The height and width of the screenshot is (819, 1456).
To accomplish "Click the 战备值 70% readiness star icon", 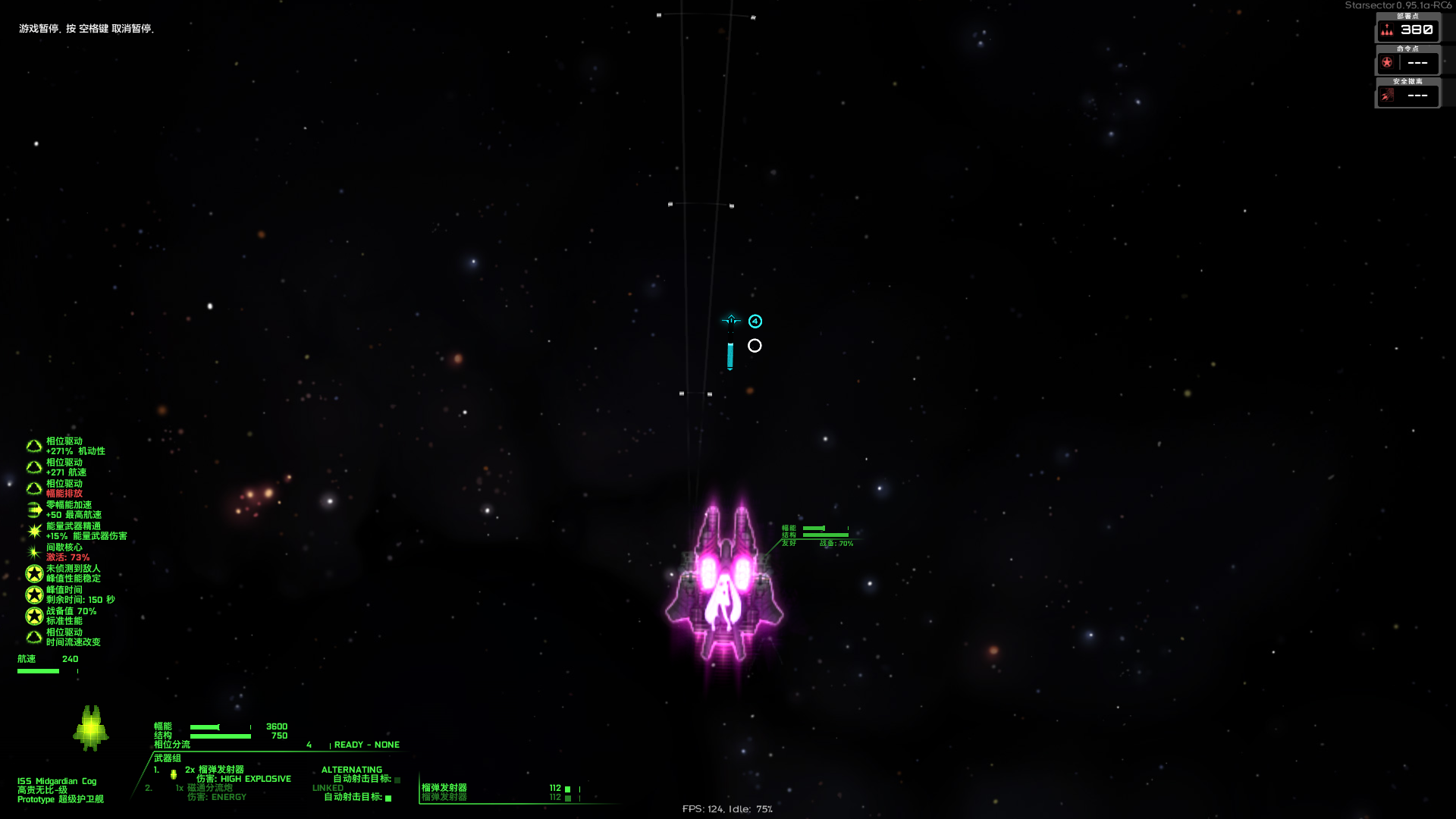I will tap(34, 615).
